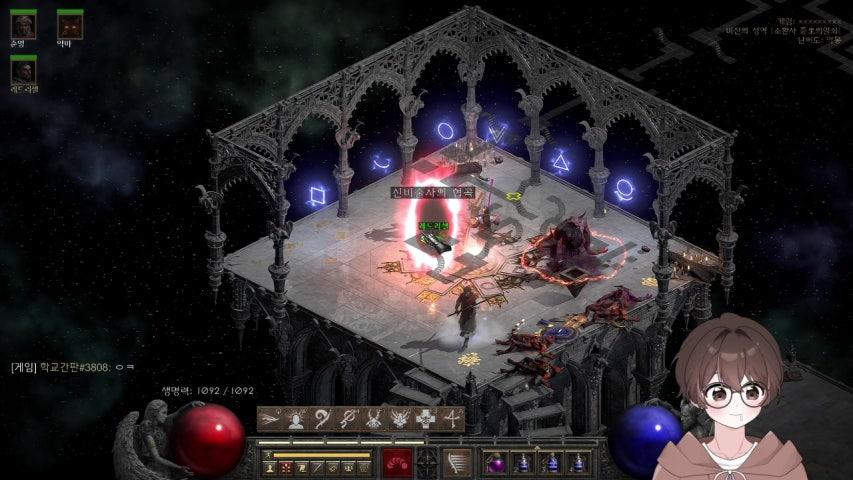Select the glowing-eyed demon party portrait
Screen dimensions: 853x480
(69, 22)
